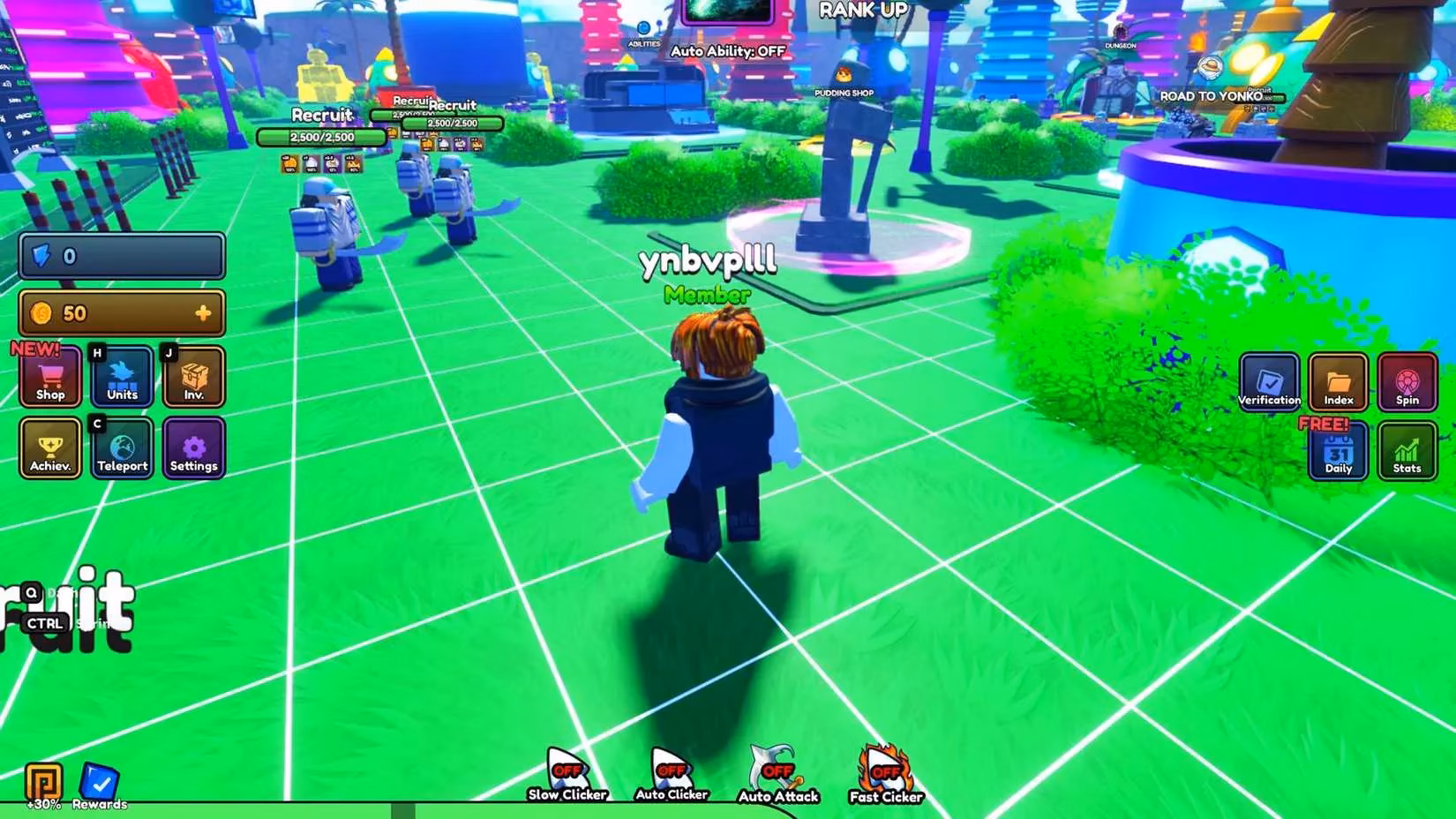Open the Abilities orb near Rank Up
Image resolution: width=1456 pixels, height=819 pixels.
(x=643, y=29)
